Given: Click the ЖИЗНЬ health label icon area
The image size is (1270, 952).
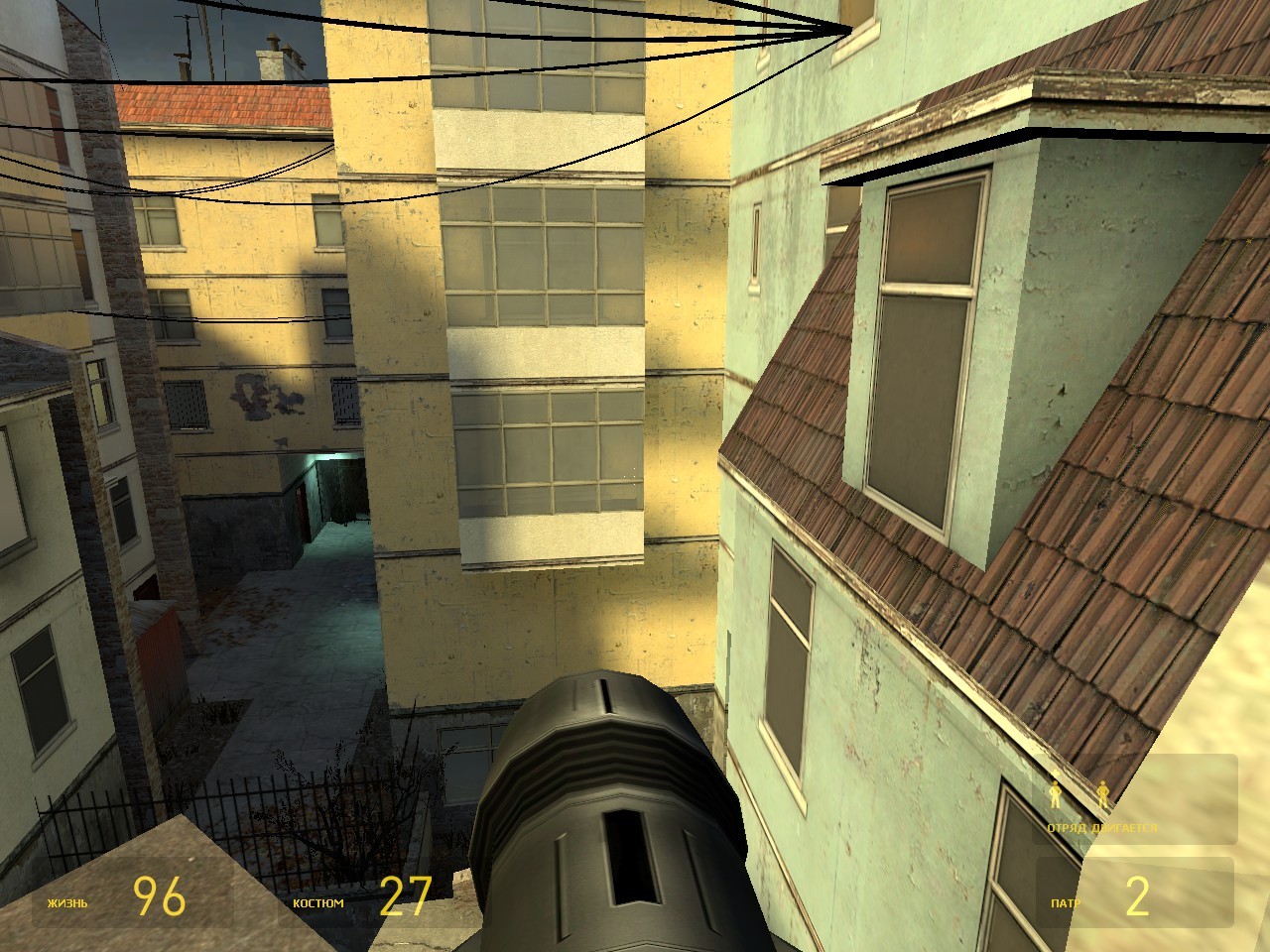Looking at the screenshot, I should (66, 903).
